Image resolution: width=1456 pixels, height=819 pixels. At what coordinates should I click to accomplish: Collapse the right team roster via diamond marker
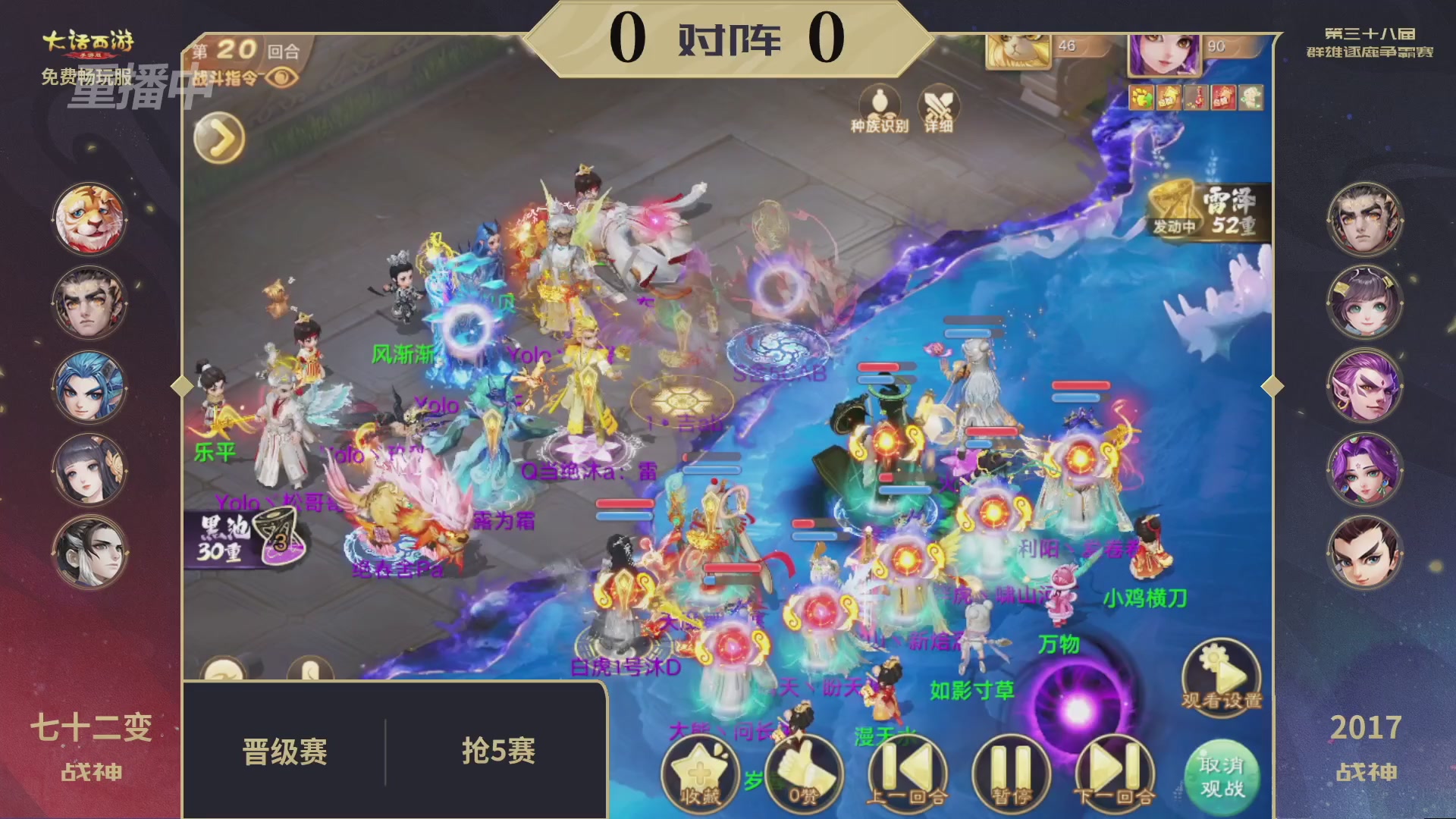tap(1274, 385)
